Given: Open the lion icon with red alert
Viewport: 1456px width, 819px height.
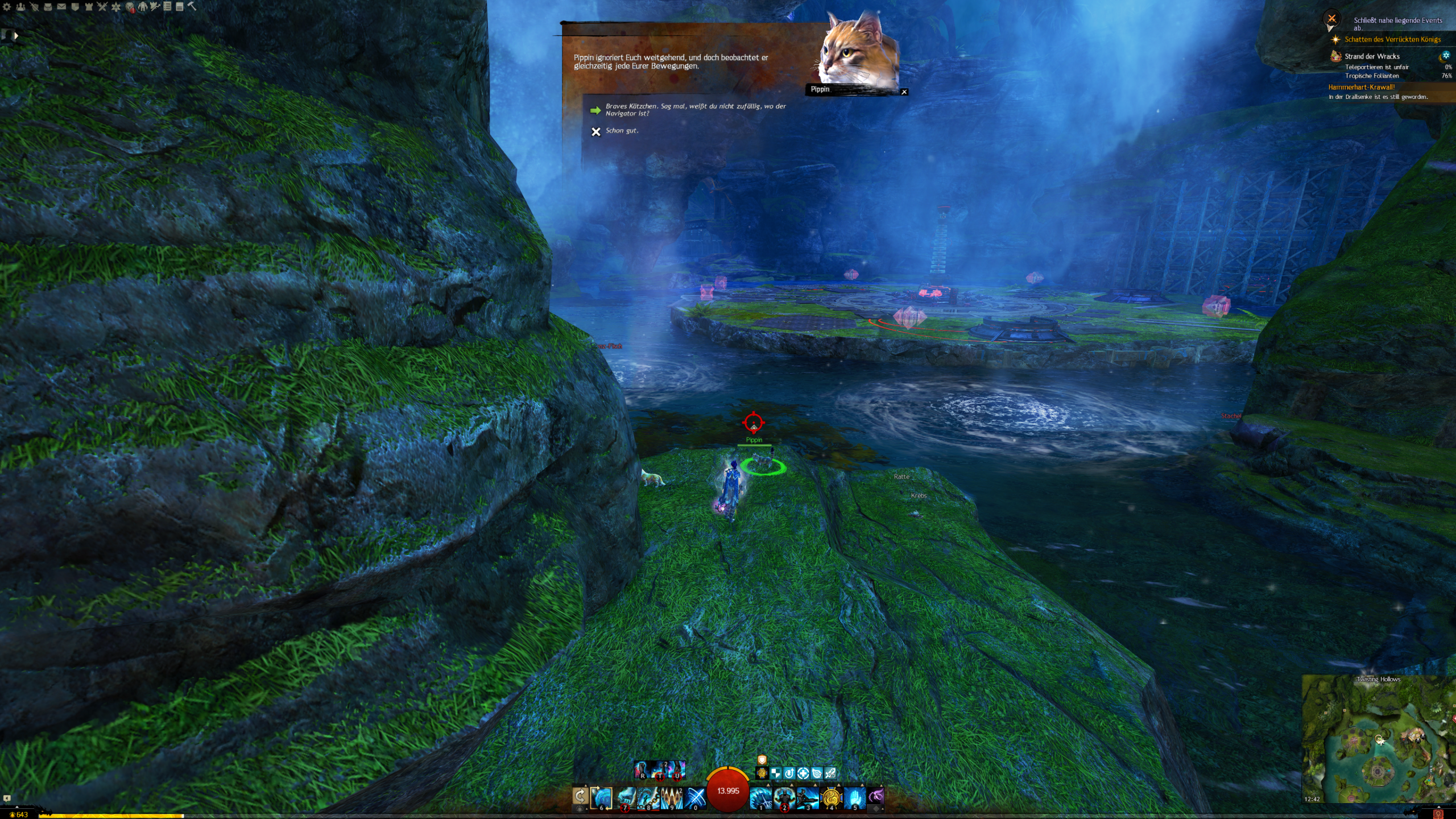Looking at the screenshot, I should (x=130, y=7).
